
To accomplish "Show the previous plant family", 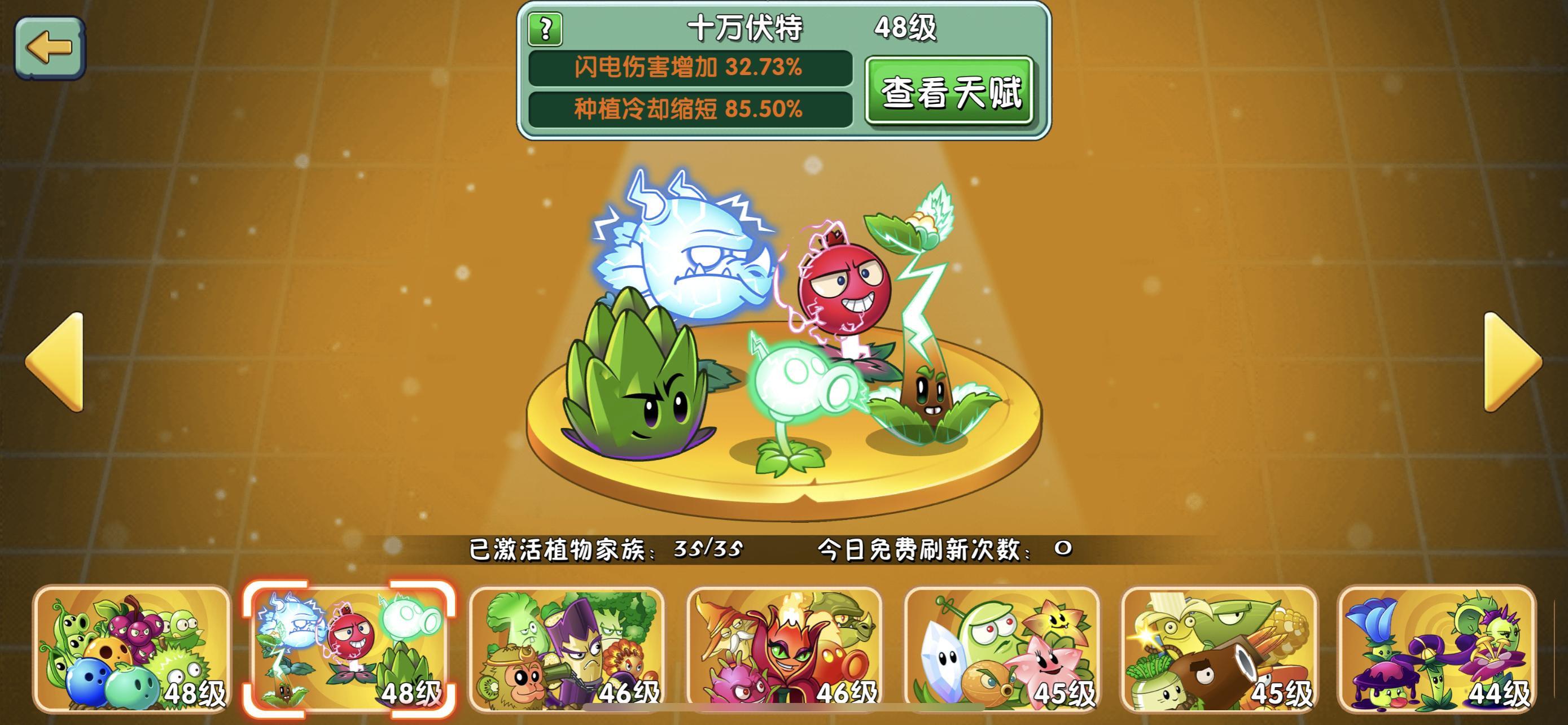I will (56, 362).
